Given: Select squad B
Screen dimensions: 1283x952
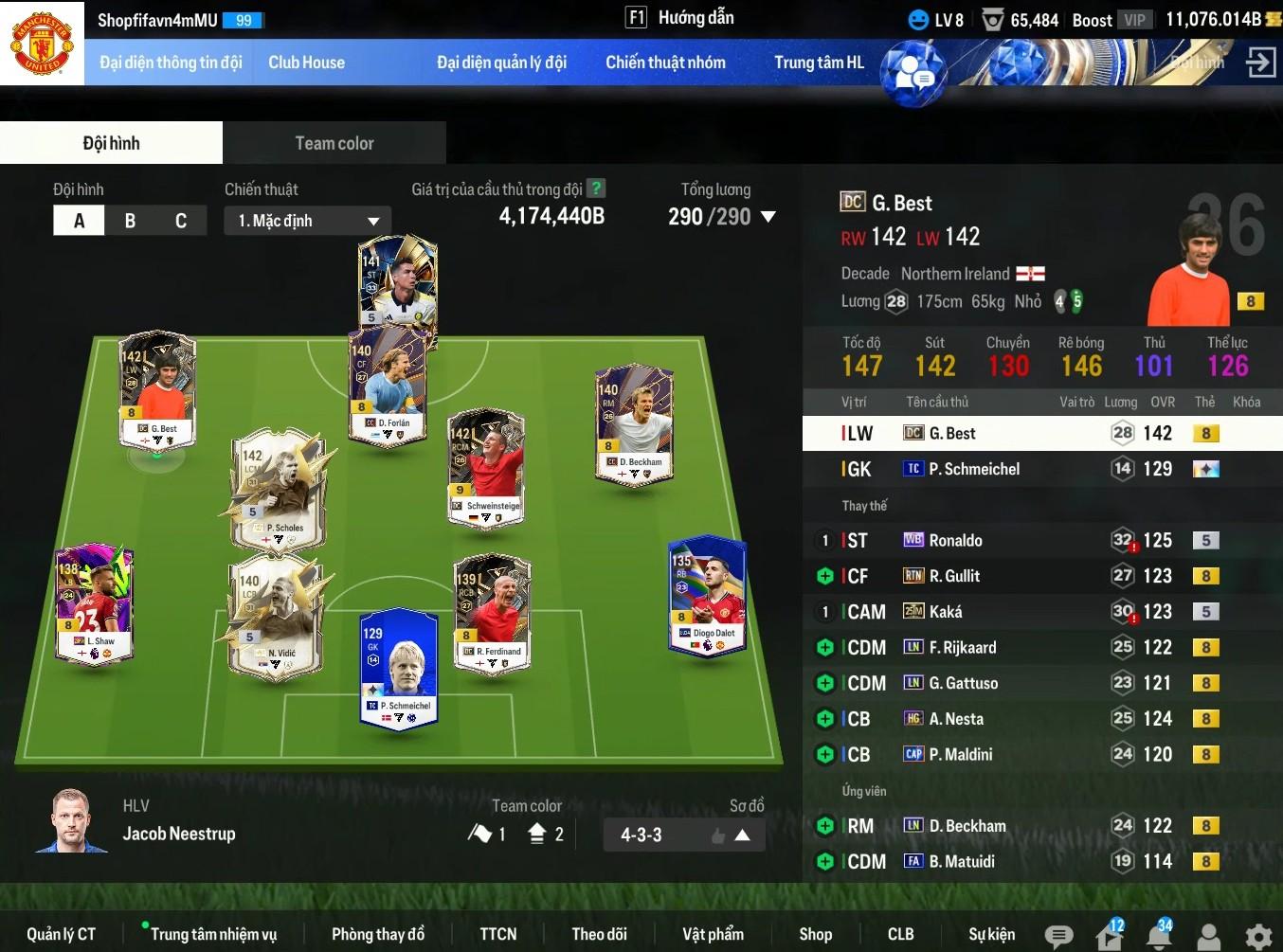Looking at the screenshot, I should (x=130, y=221).
